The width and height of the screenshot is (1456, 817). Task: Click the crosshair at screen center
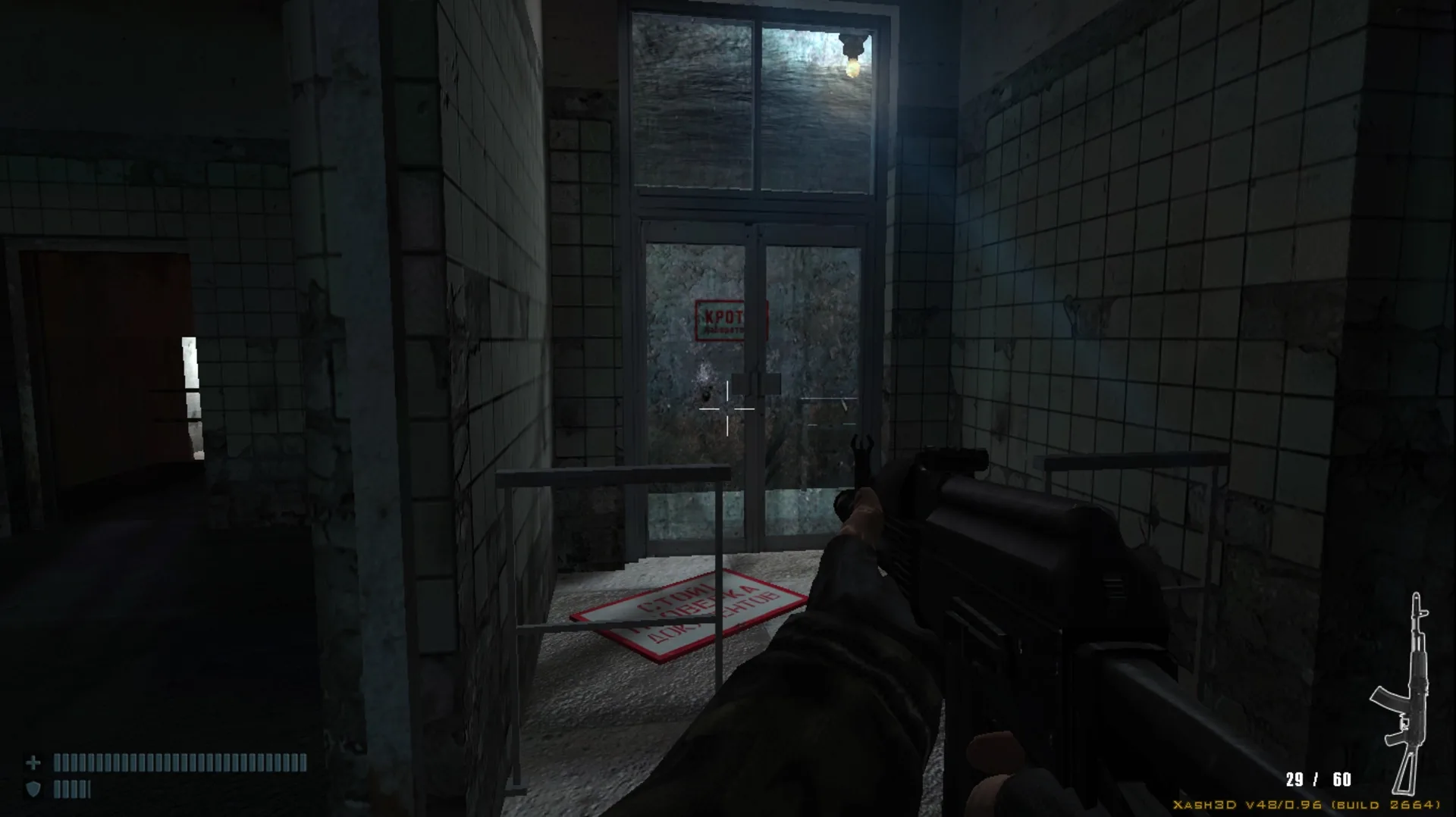click(x=728, y=409)
